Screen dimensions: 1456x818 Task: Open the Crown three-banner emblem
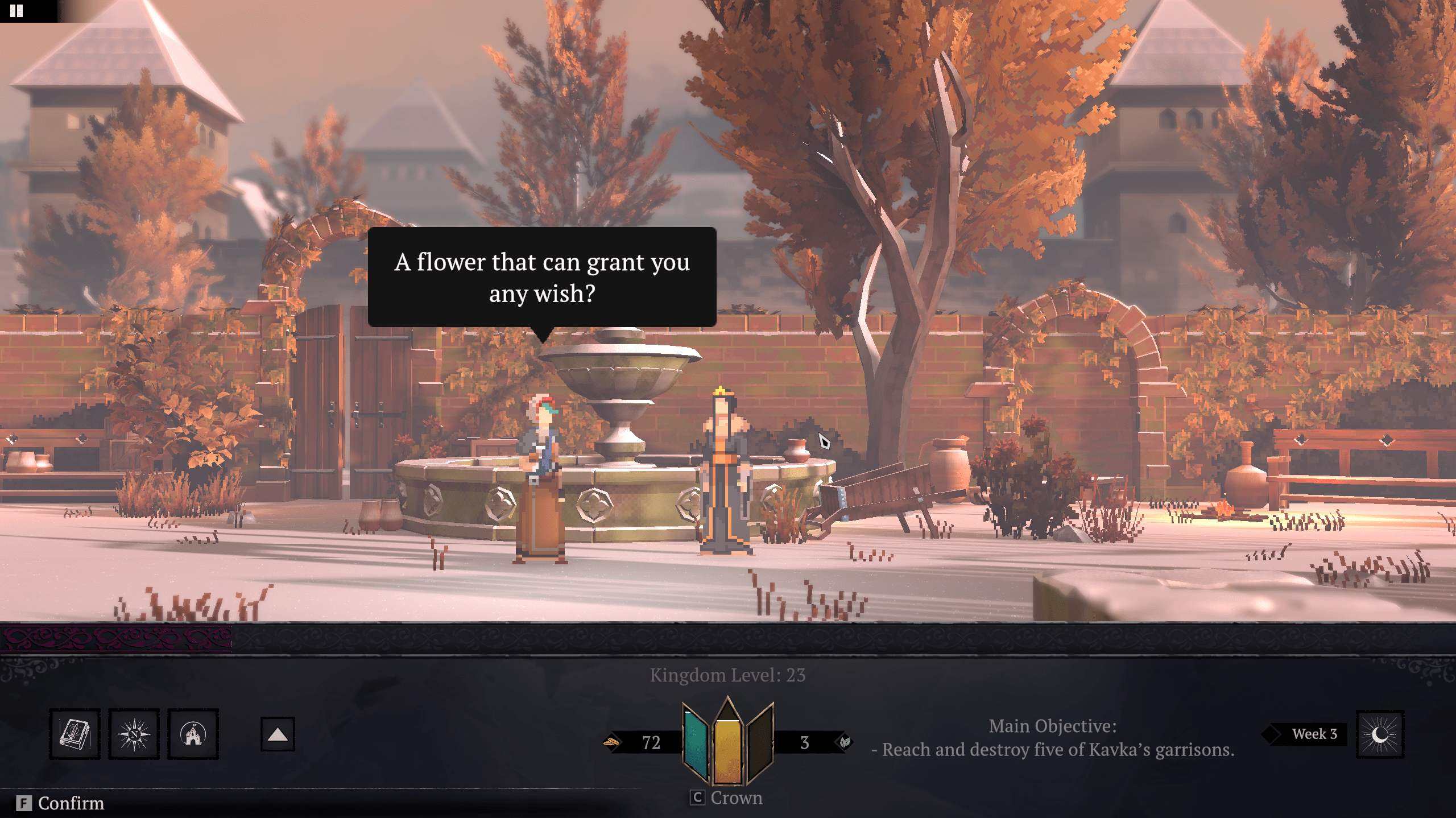click(727, 742)
